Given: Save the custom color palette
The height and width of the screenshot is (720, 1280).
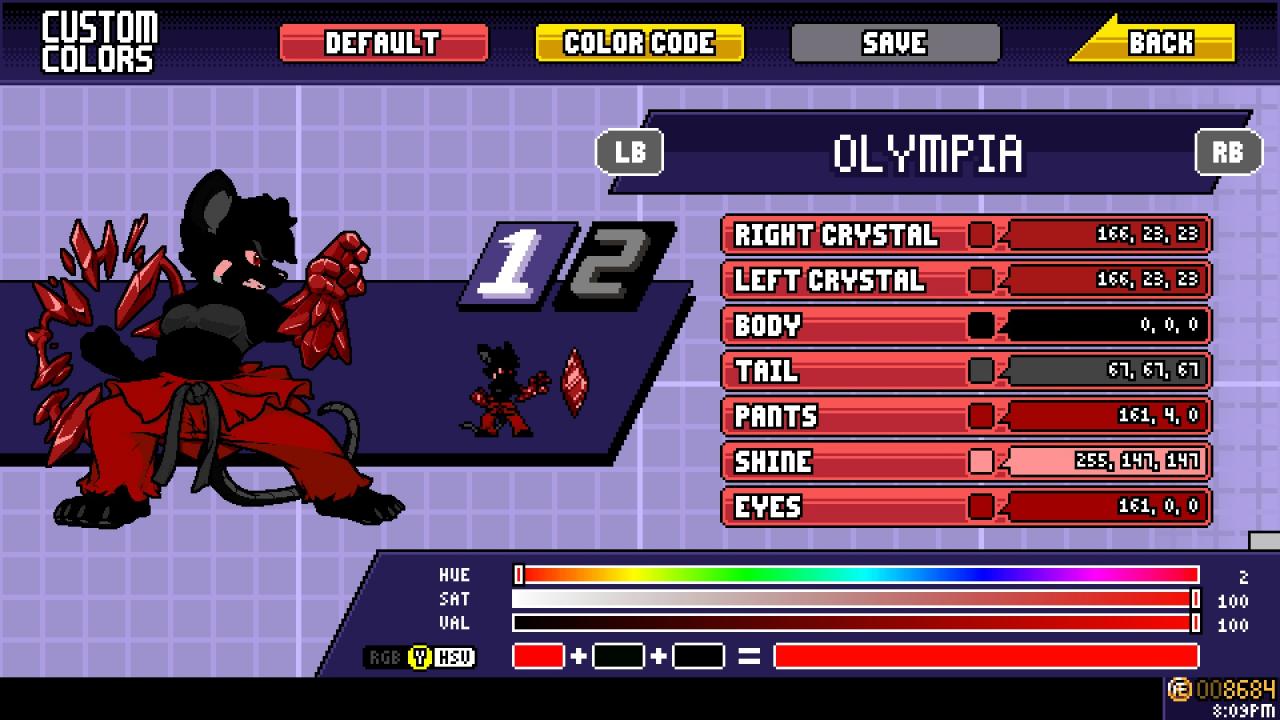Looking at the screenshot, I should 895,43.
